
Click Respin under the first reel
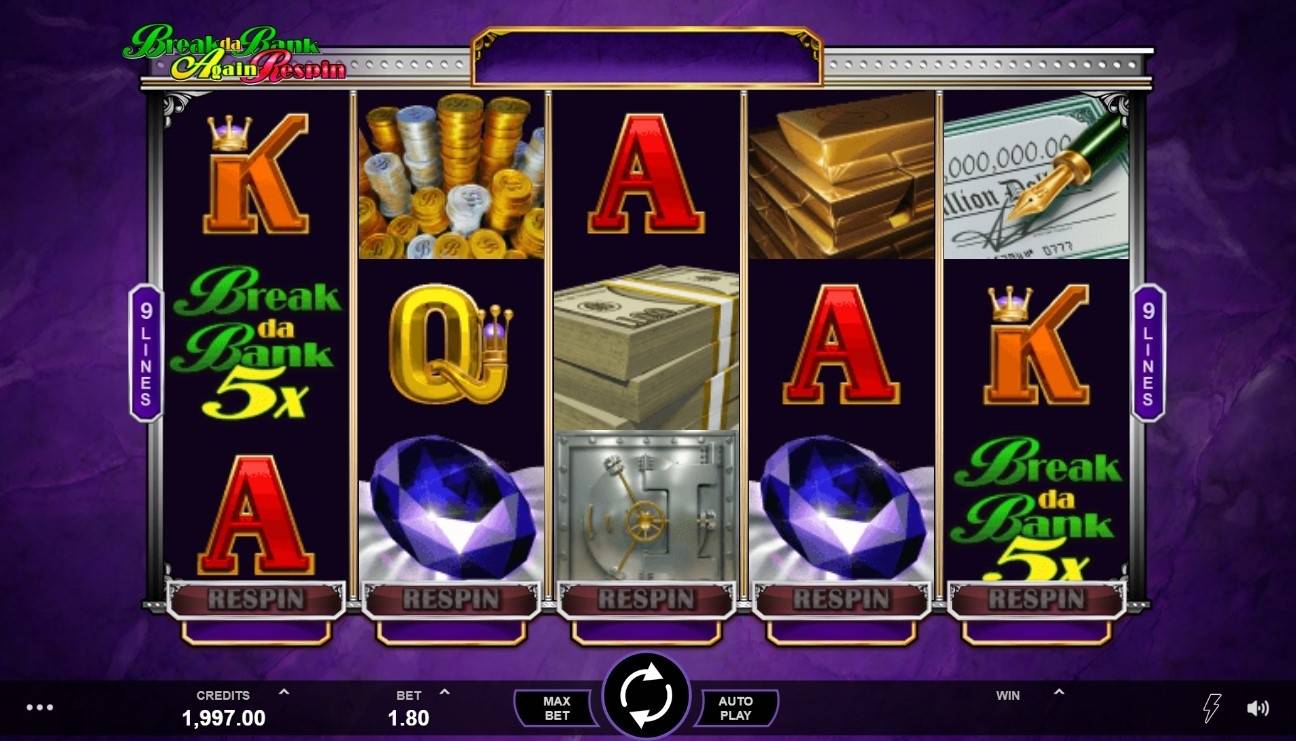tap(255, 599)
